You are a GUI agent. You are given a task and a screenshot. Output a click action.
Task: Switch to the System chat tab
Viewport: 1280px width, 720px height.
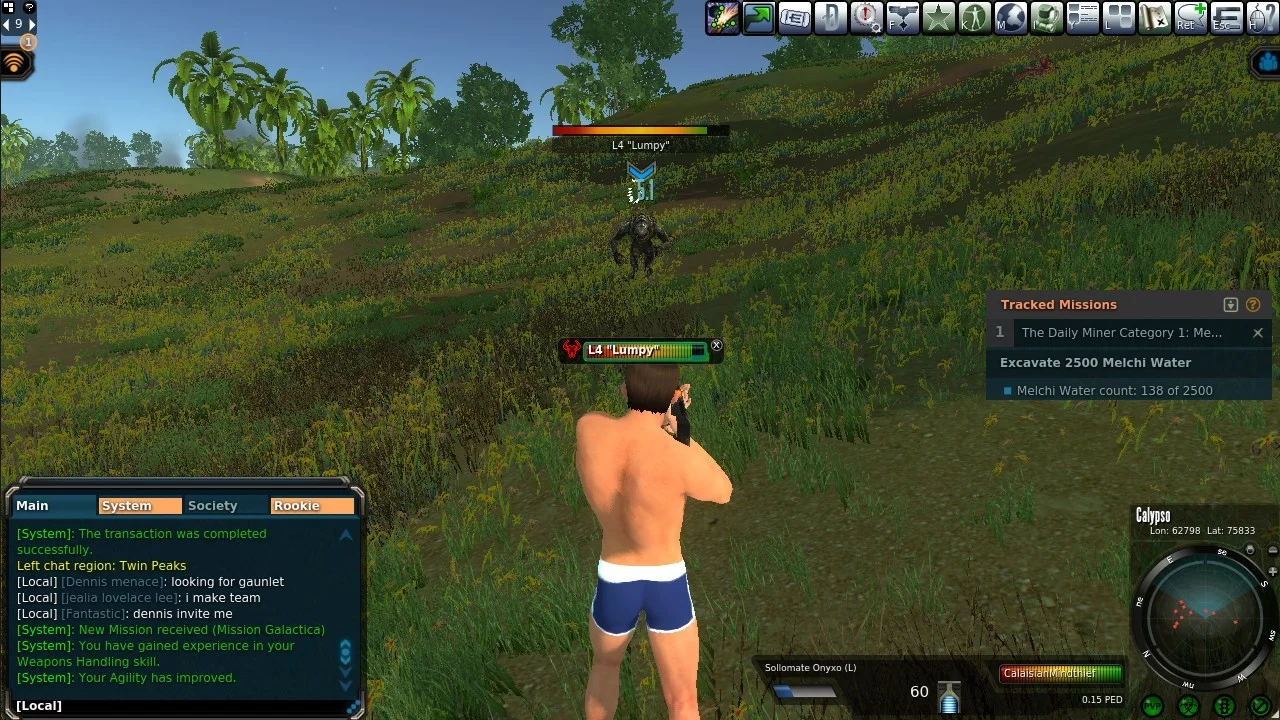139,506
